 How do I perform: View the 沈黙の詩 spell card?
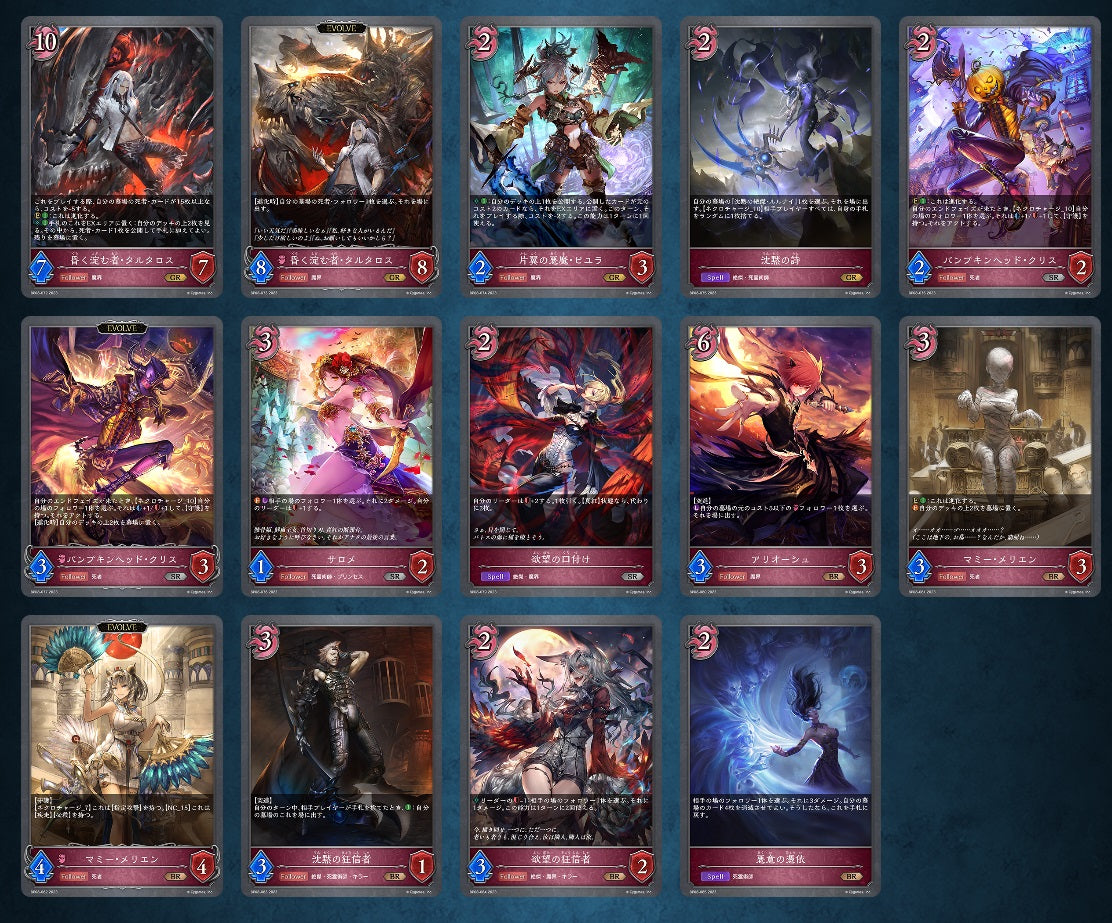point(780,156)
